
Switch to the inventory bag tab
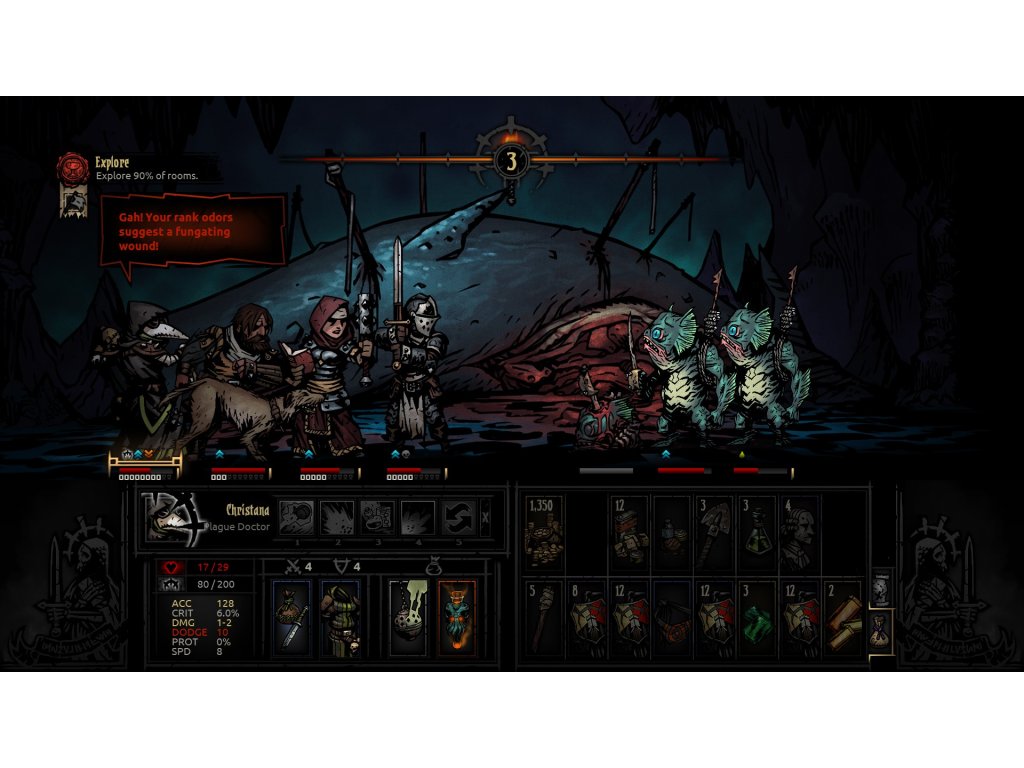click(880, 632)
